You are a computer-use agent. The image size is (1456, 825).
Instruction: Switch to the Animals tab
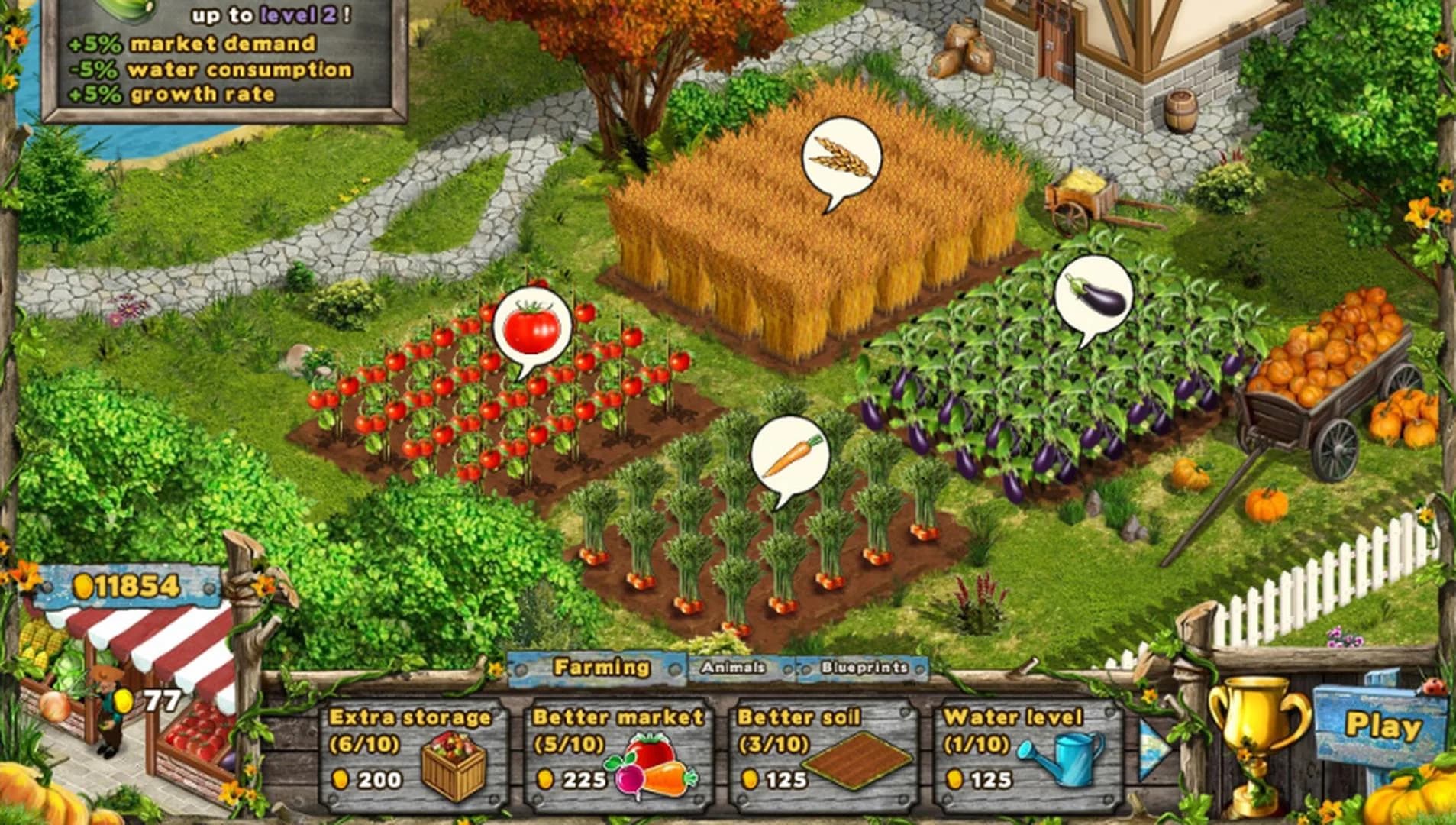tap(734, 666)
